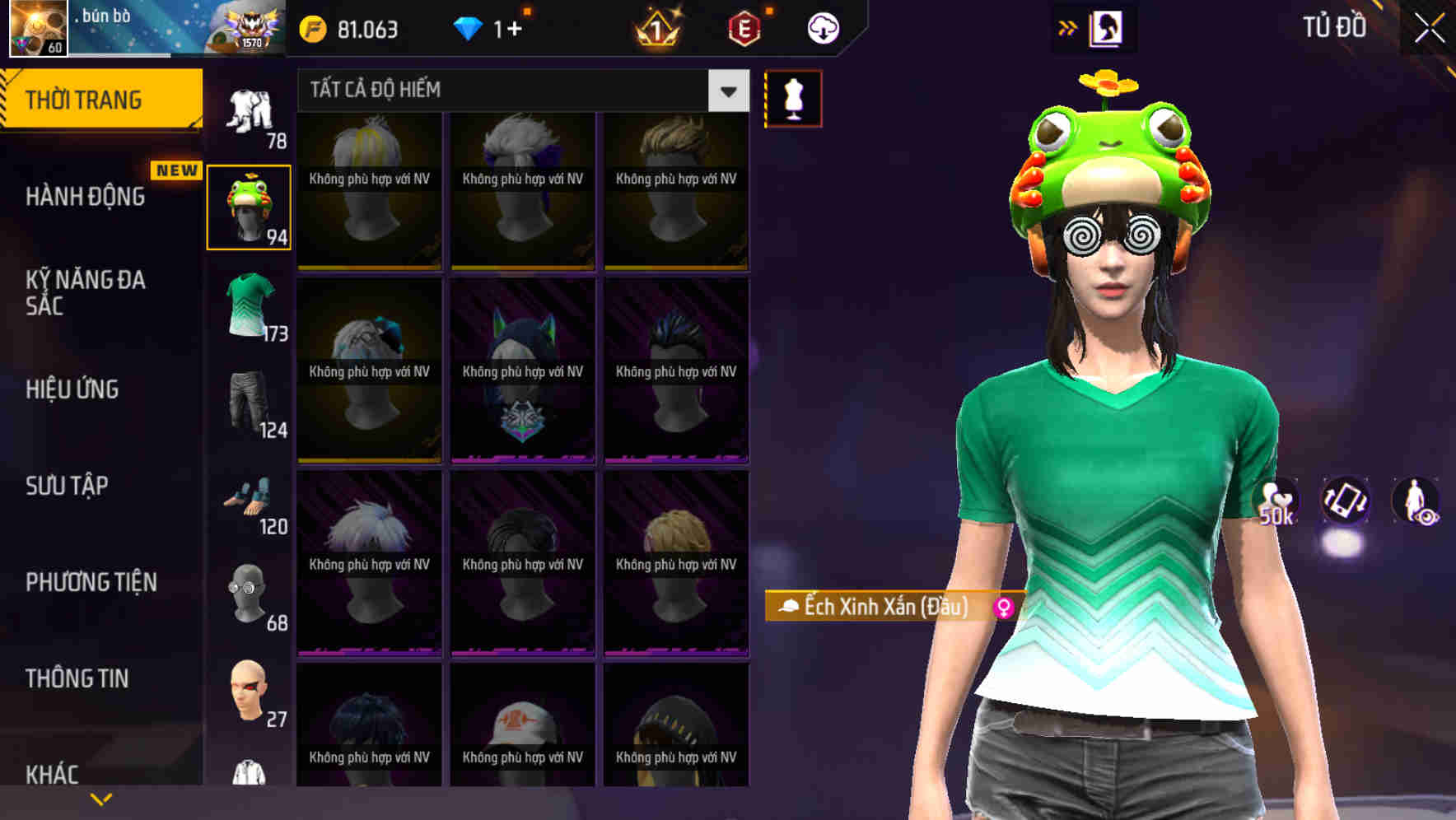Select the mannequin preview icon
Image resolution: width=1456 pixels, height=820 pixels.
coord(793,98)
